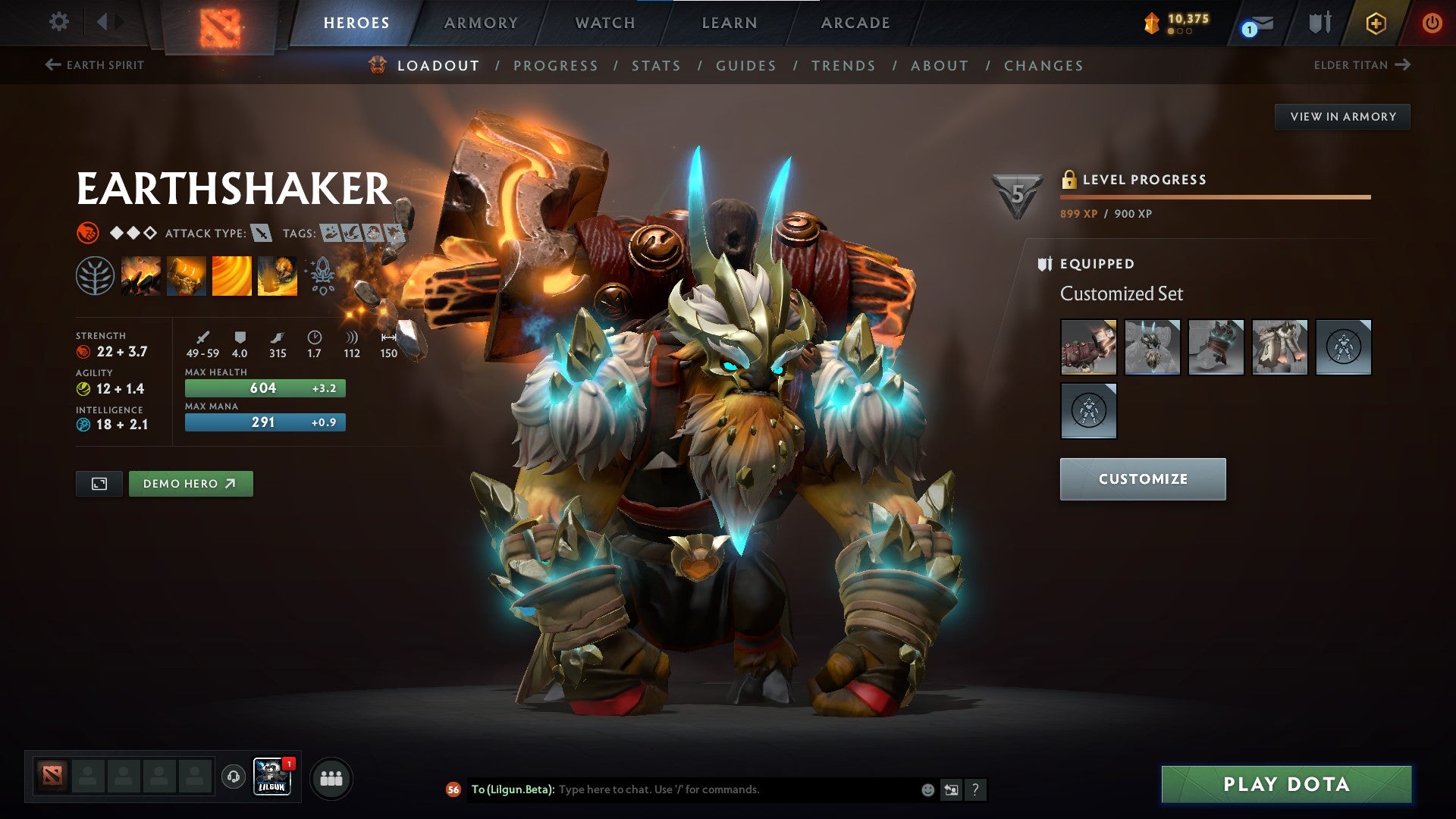Click the DEMO HERO button
The height and width of the screenshot is (819, 1456).
(190, 483)
